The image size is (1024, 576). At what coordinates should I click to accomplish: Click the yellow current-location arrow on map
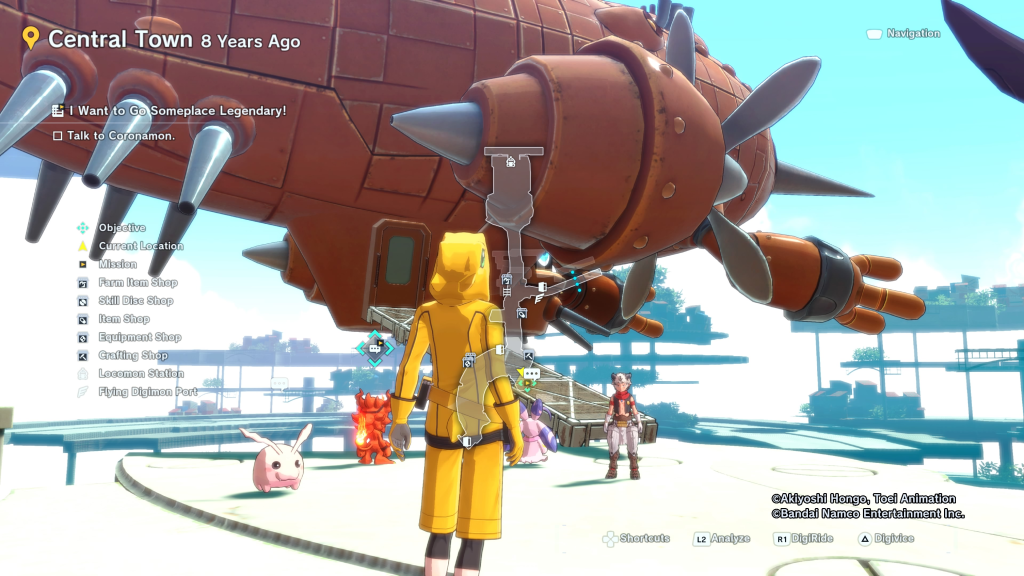tap(522, 373)
